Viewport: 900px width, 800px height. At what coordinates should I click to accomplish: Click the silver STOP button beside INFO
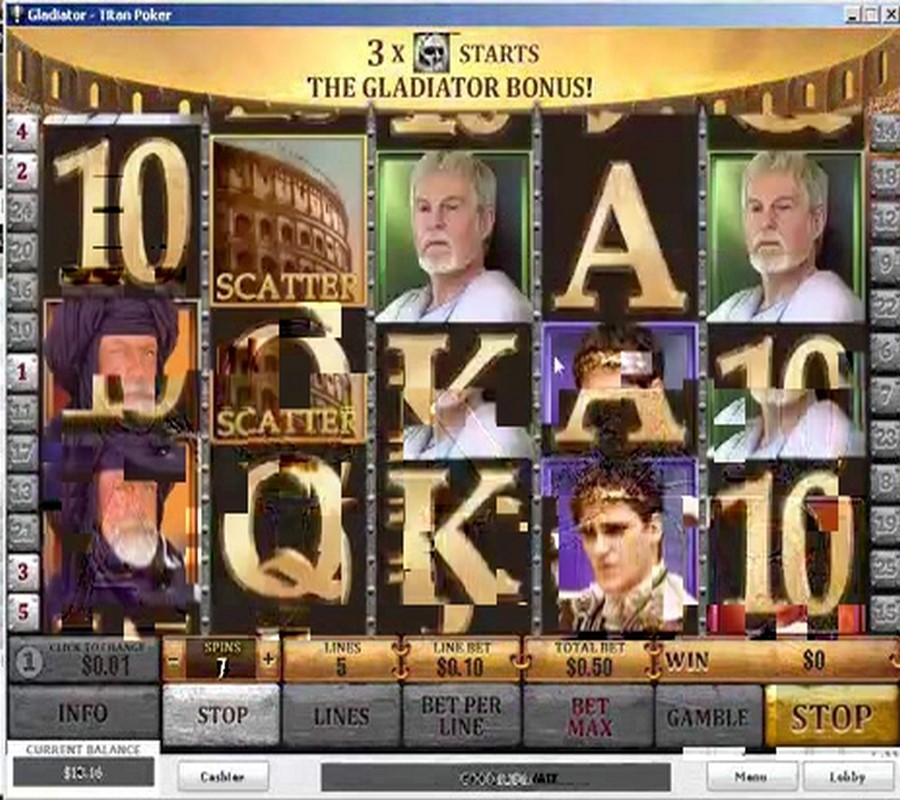pyautogui.click(x=221, y=715)
